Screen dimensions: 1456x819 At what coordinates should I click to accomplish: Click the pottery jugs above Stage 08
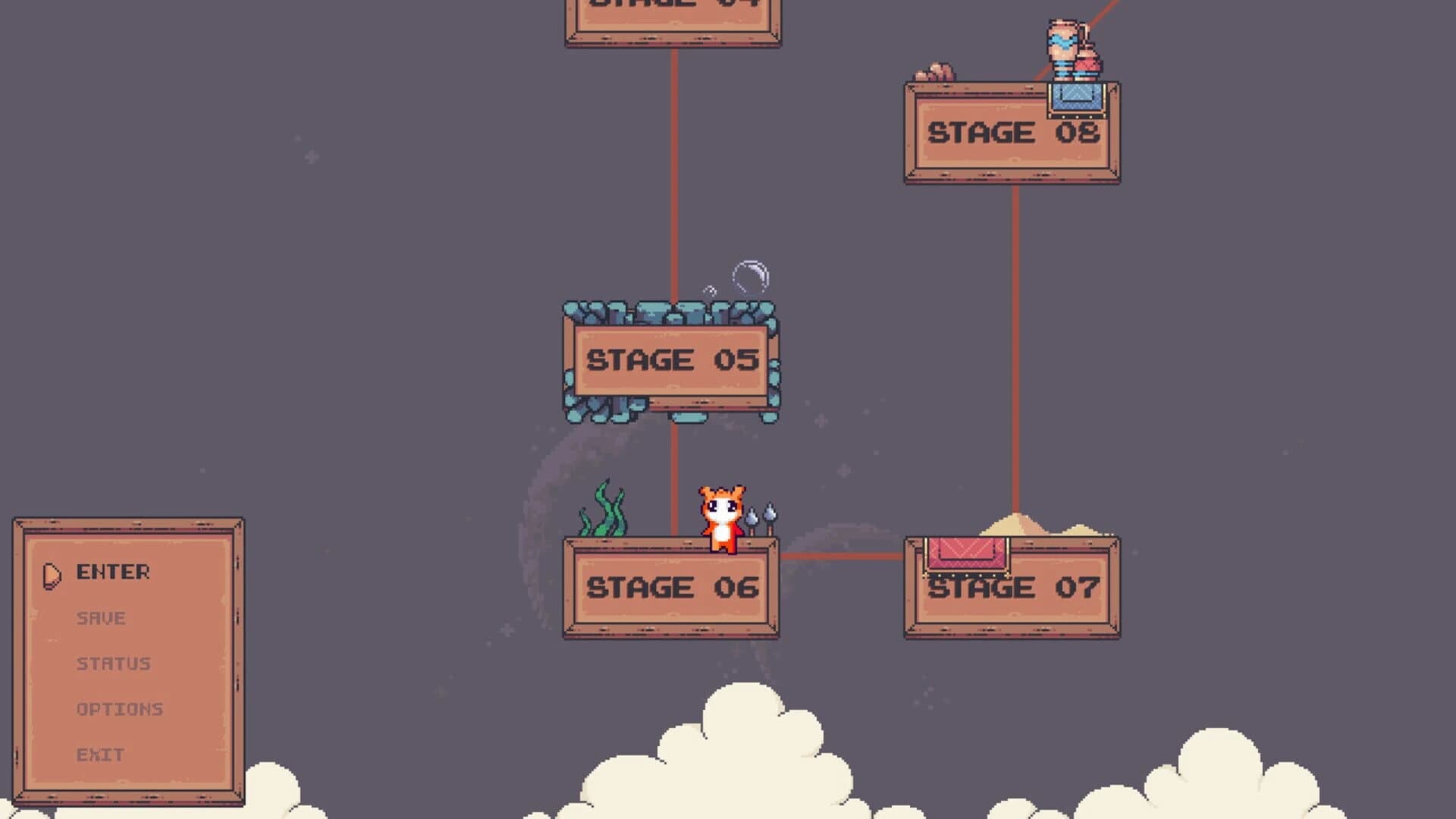pos(1071,49)
